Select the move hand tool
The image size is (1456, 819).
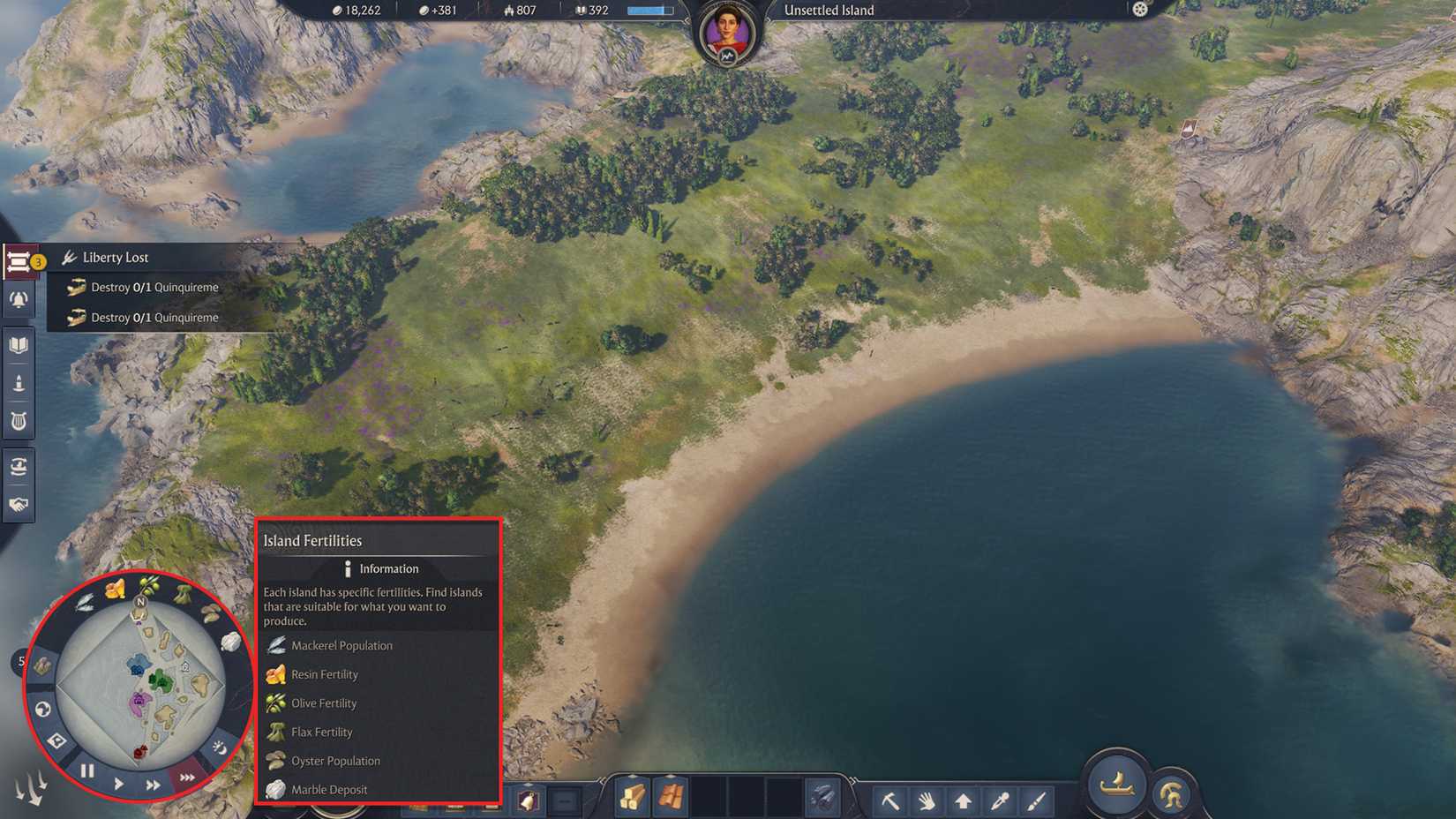click(x=926, y=799)
